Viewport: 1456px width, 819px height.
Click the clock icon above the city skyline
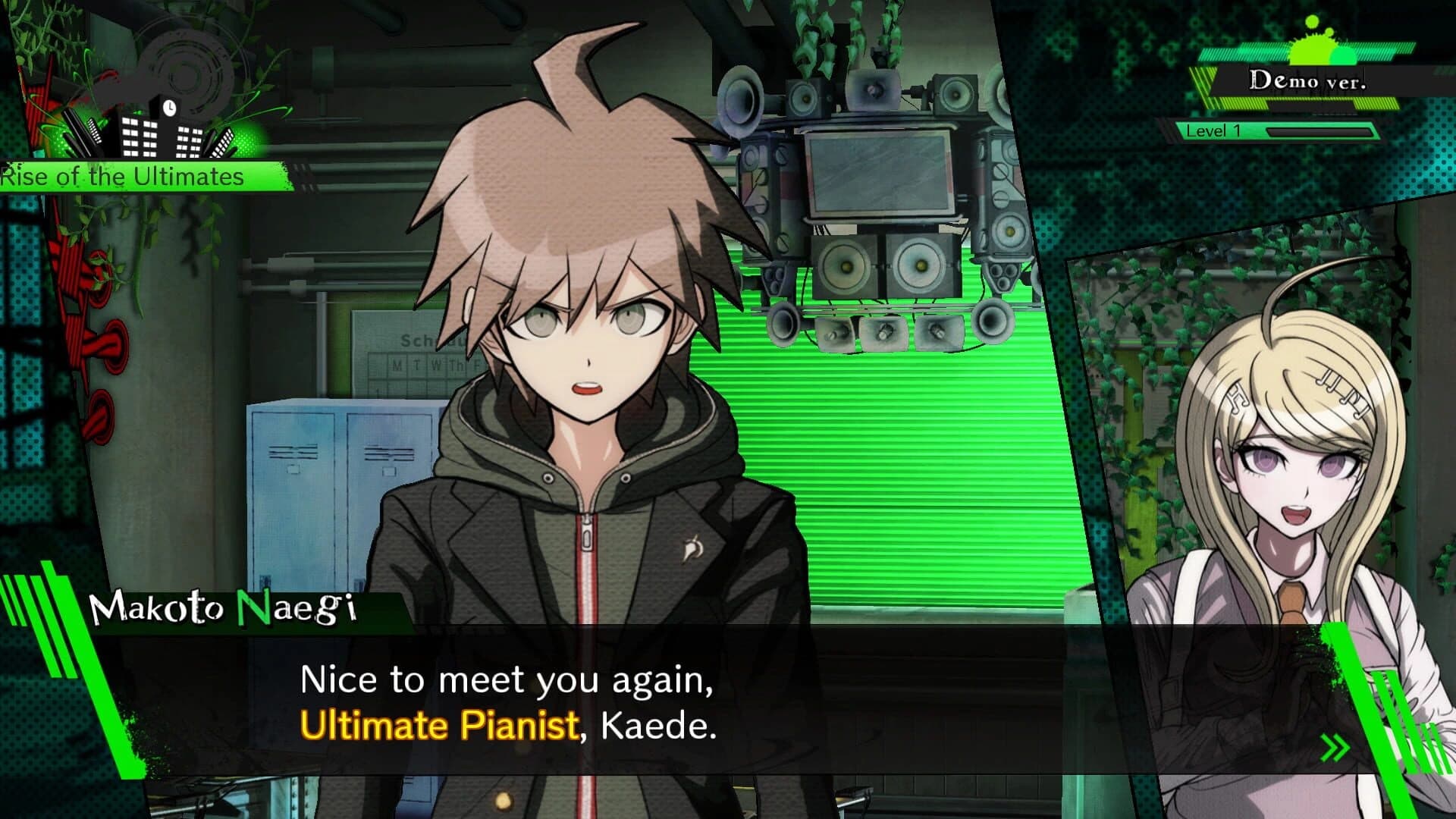point(168,108)
